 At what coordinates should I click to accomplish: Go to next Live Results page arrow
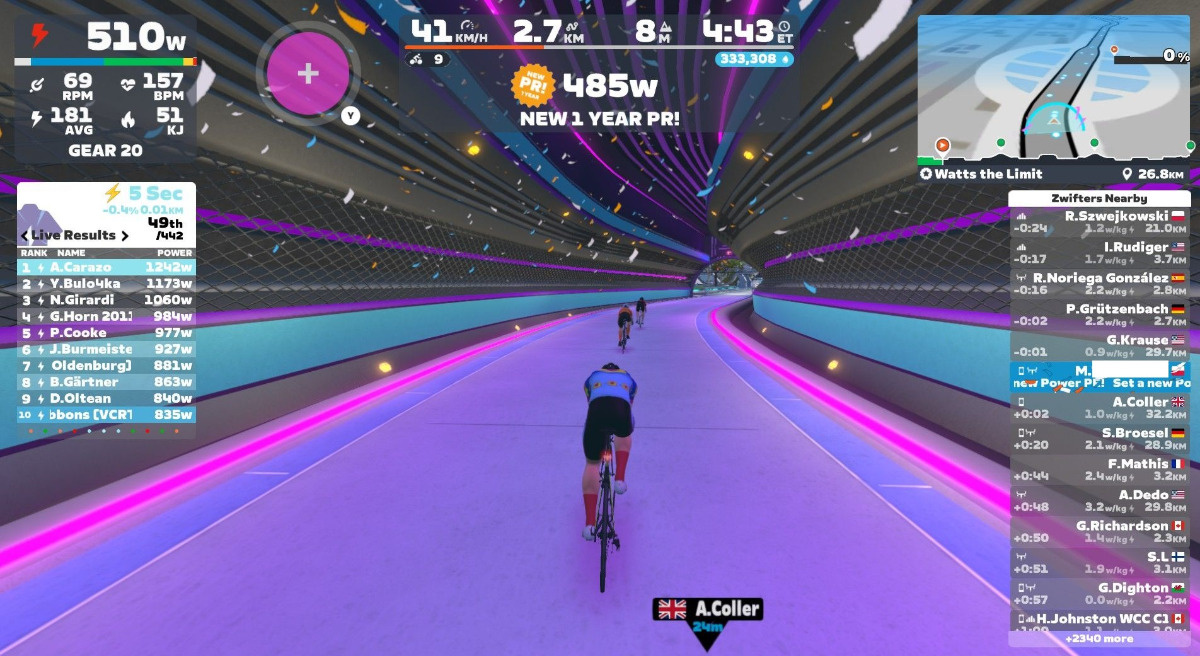(125, 236)
